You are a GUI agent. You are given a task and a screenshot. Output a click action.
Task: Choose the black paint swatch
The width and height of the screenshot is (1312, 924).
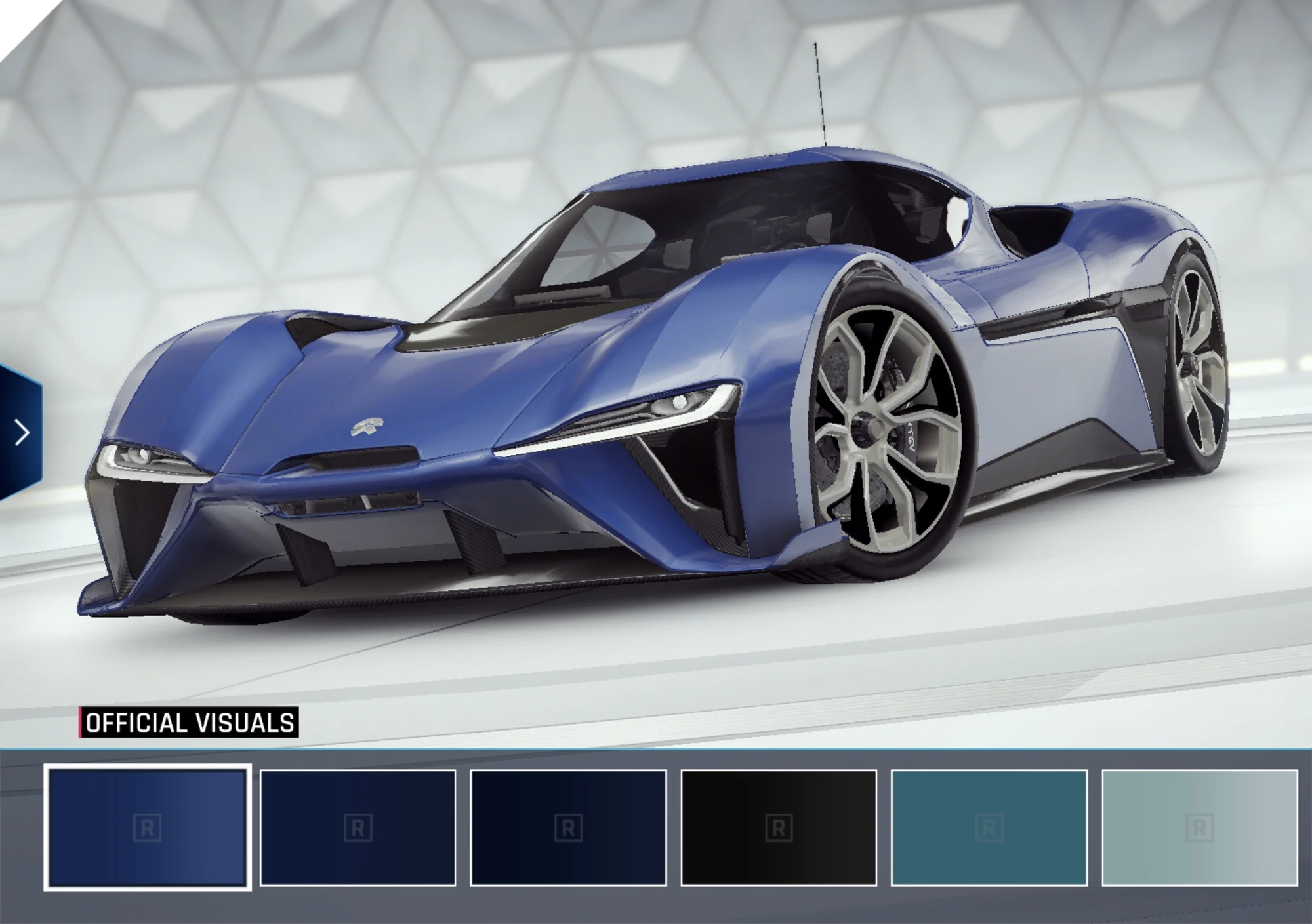pyautogui.click(x=779, y=828)
